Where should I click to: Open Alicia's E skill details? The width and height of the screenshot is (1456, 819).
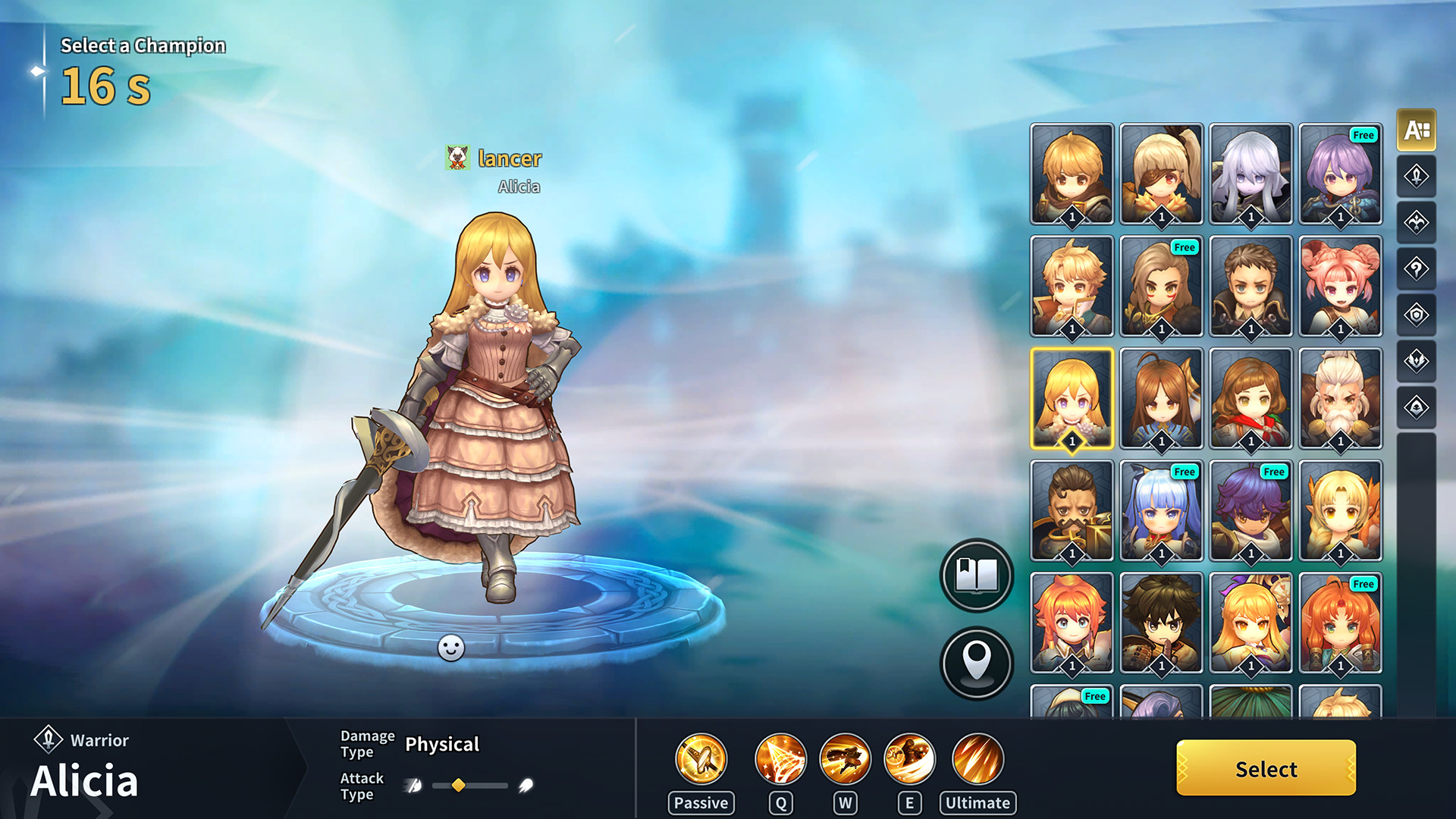click(909, 758)
